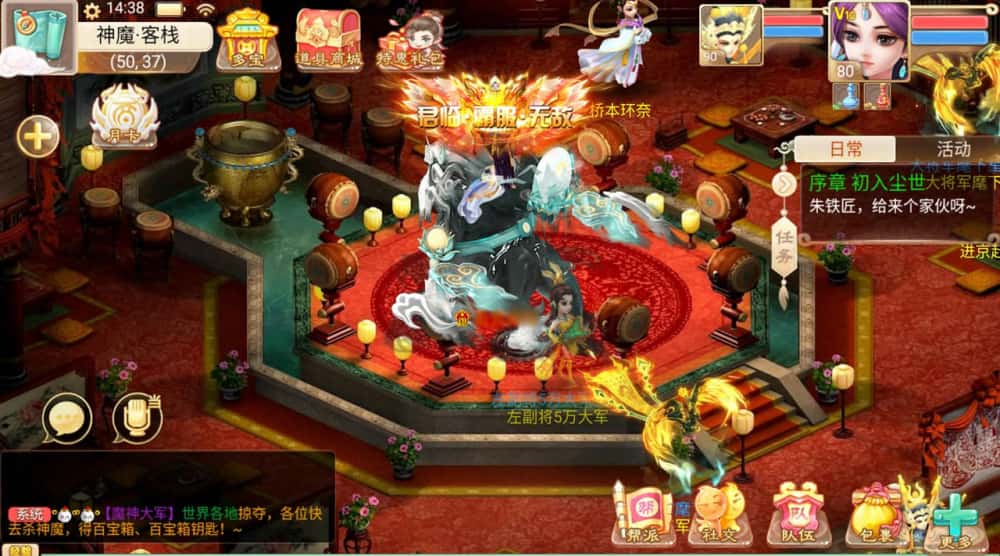Open the 道具商城 item mall
The width and height of the screenshot is (1000, 556).
pos(328,40)
